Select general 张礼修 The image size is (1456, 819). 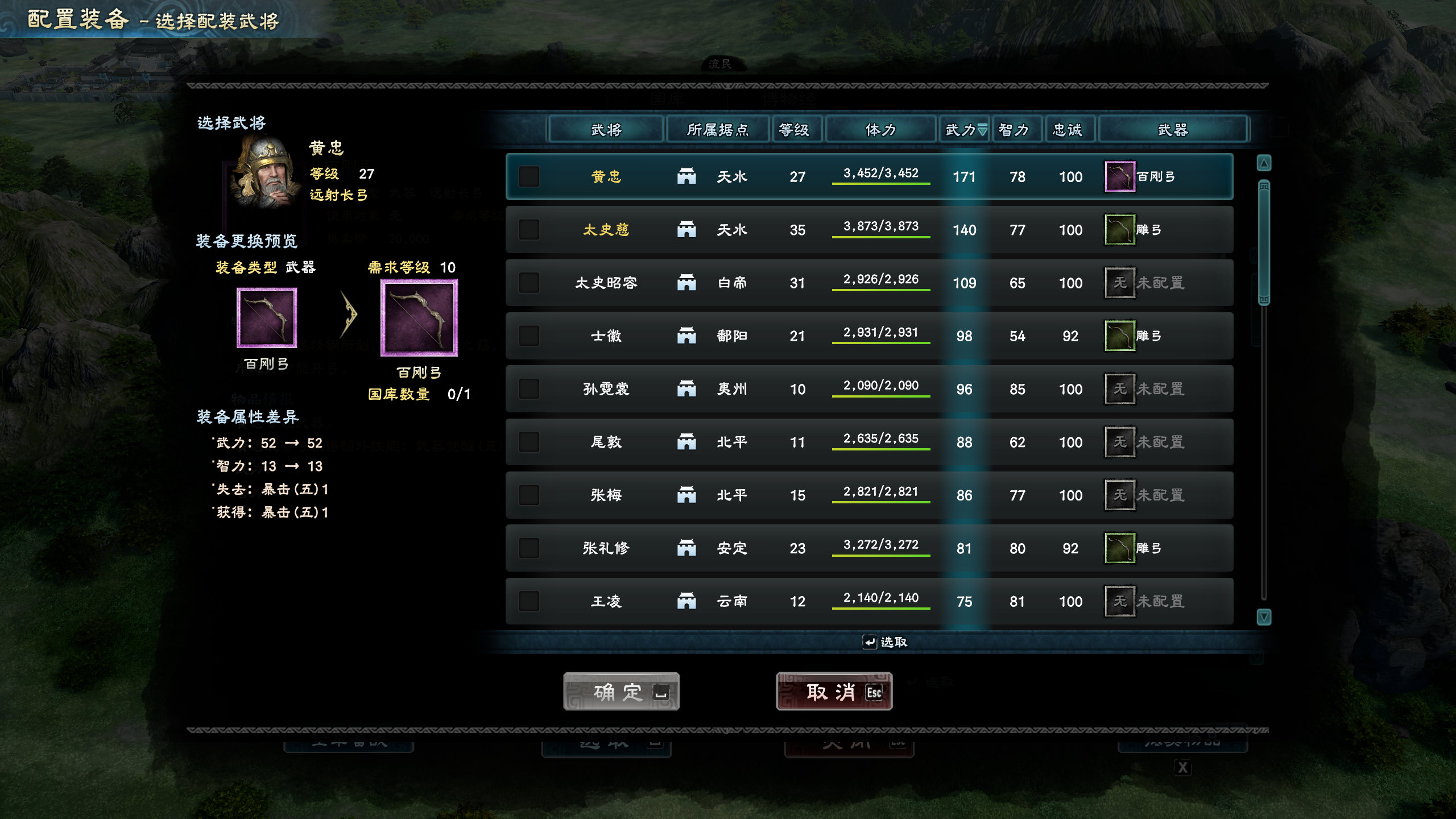click(606, 548)
